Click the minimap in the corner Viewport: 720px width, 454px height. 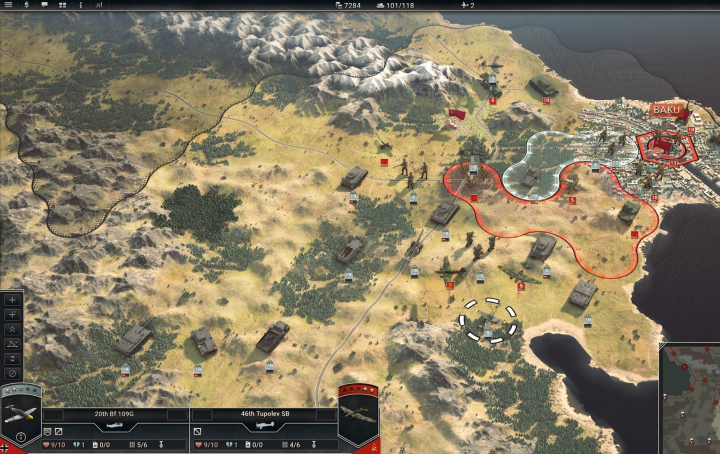(690, 397)
